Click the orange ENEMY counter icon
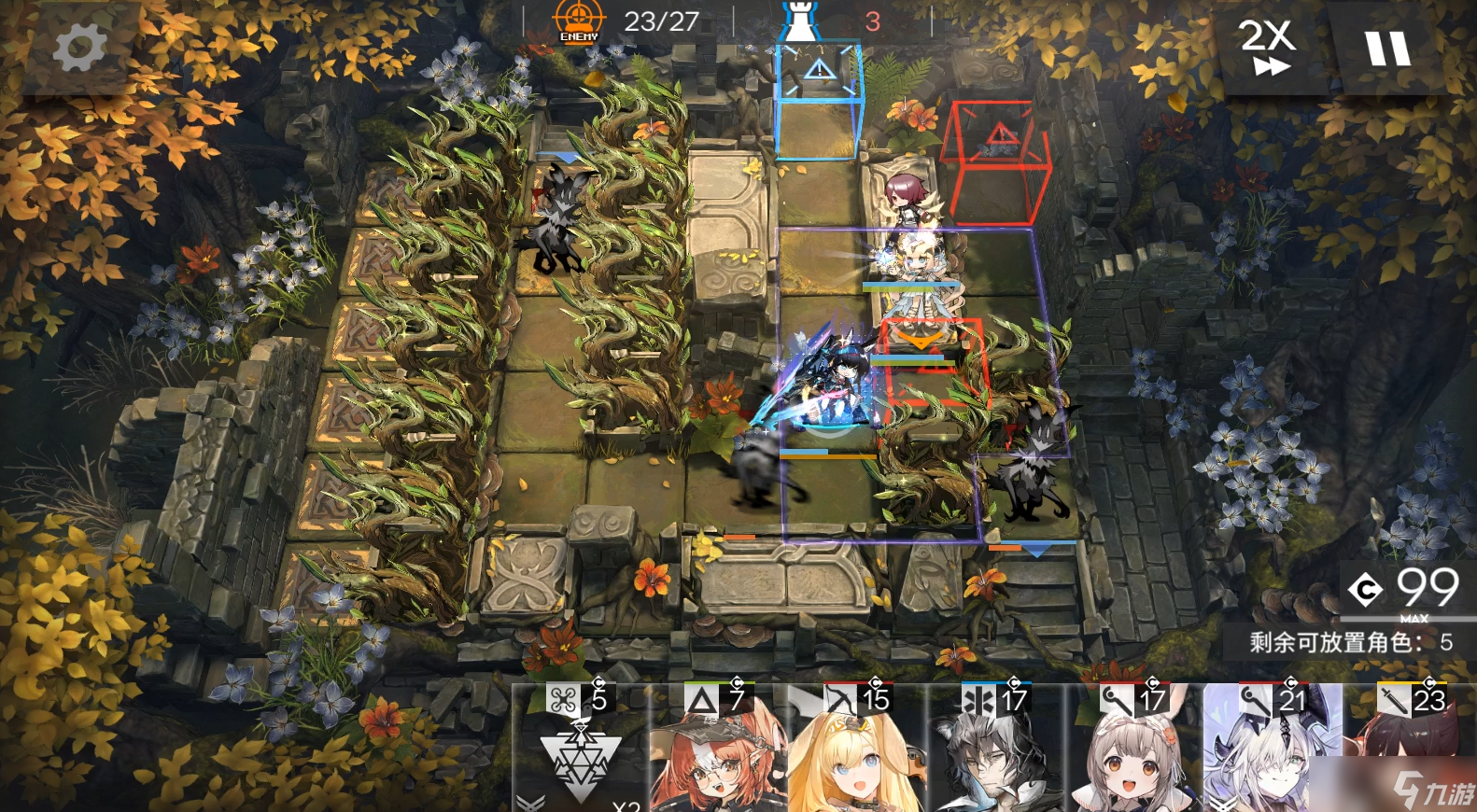 579,20
